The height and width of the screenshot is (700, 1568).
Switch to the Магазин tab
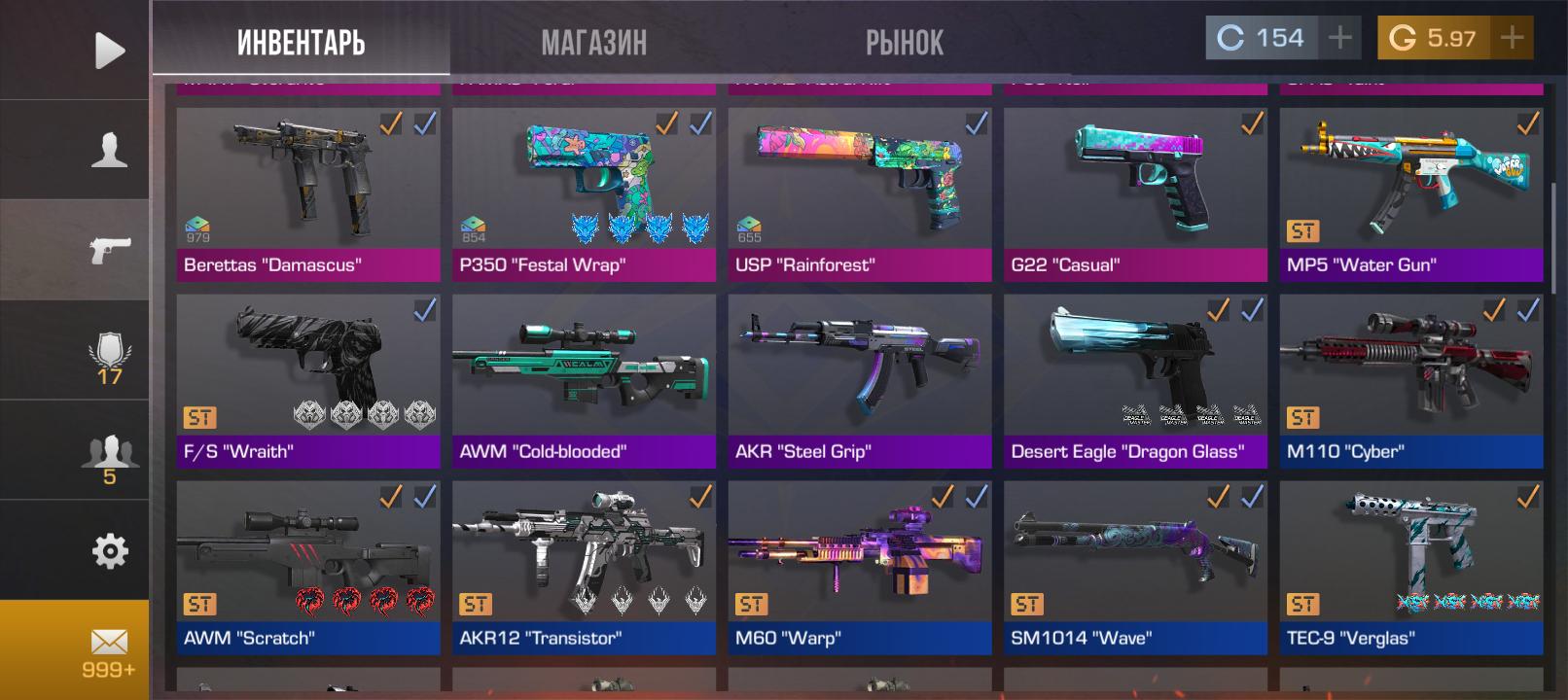point(593,42)
